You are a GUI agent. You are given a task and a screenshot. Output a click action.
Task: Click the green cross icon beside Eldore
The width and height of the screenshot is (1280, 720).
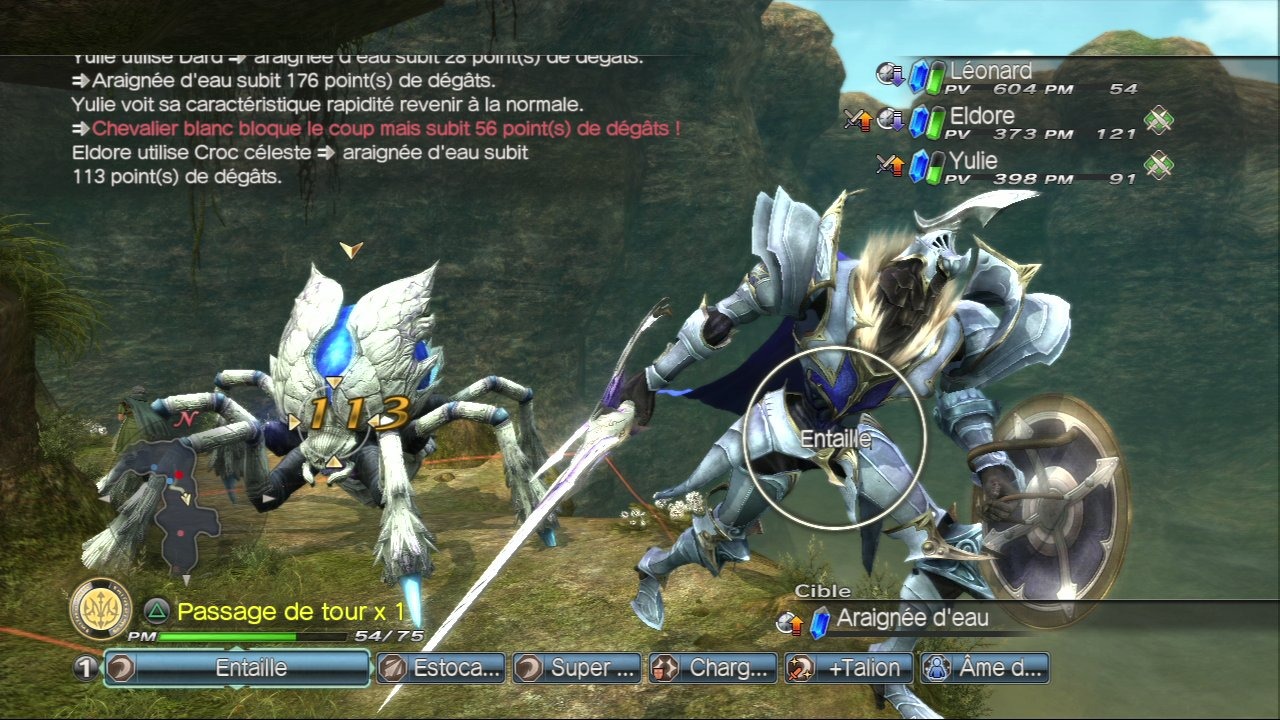pos(1158,121)
